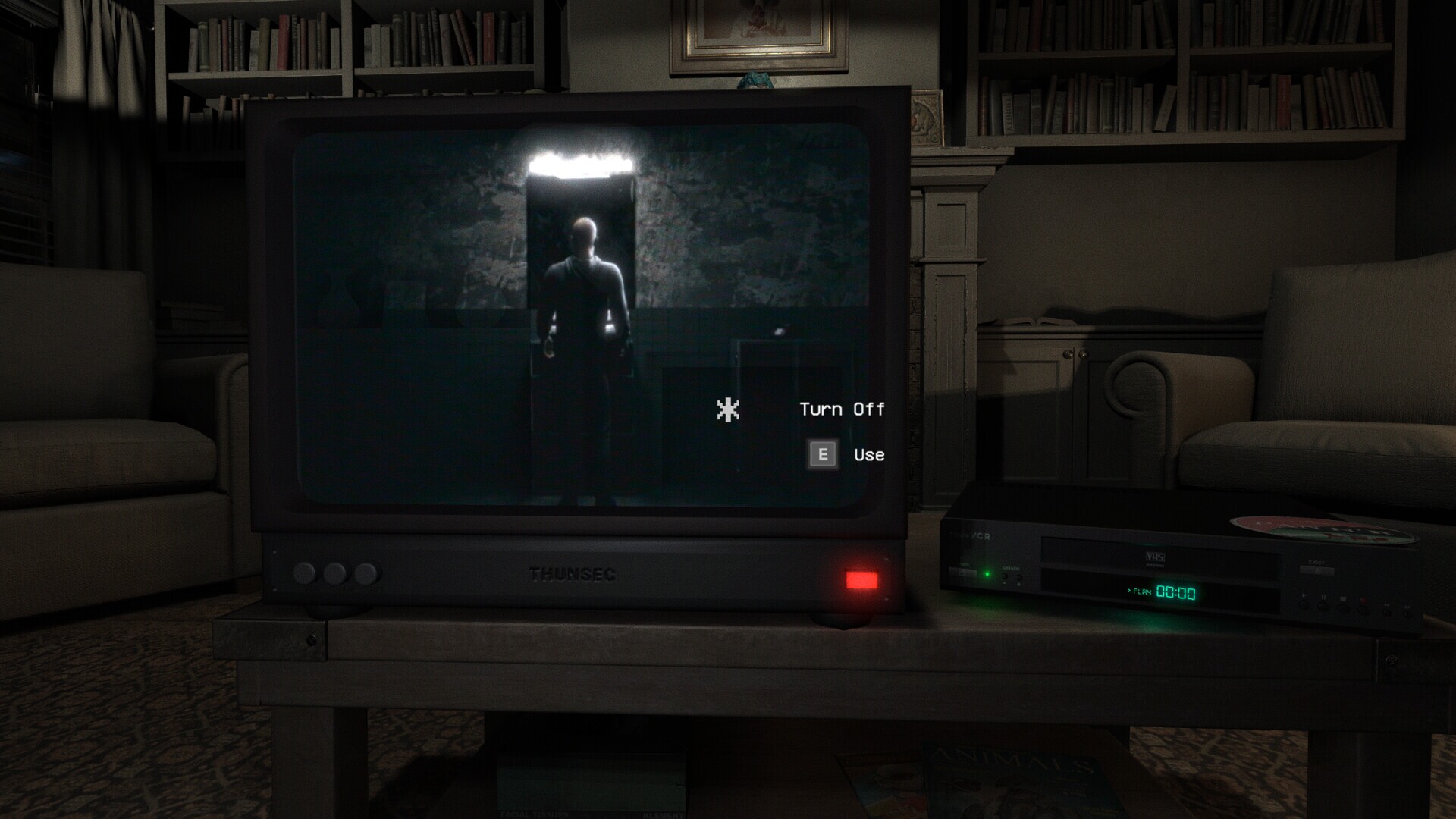Toggle the VCR power button
The height and width of the screenshot is (819, 1456).
[963, 573]
